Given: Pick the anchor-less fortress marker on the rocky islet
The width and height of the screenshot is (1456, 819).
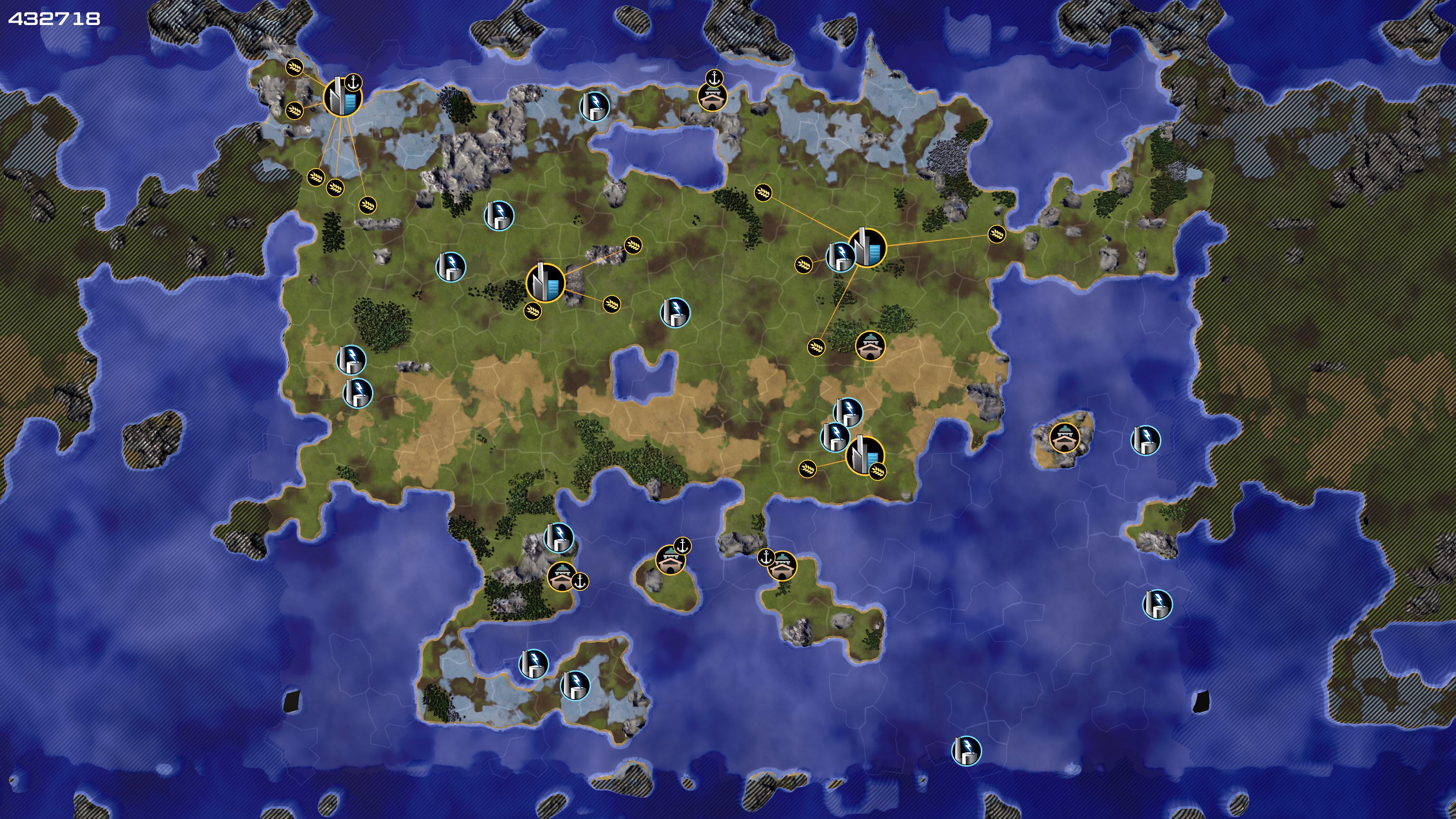Looking at the screenshot, I should point(1064,437).
